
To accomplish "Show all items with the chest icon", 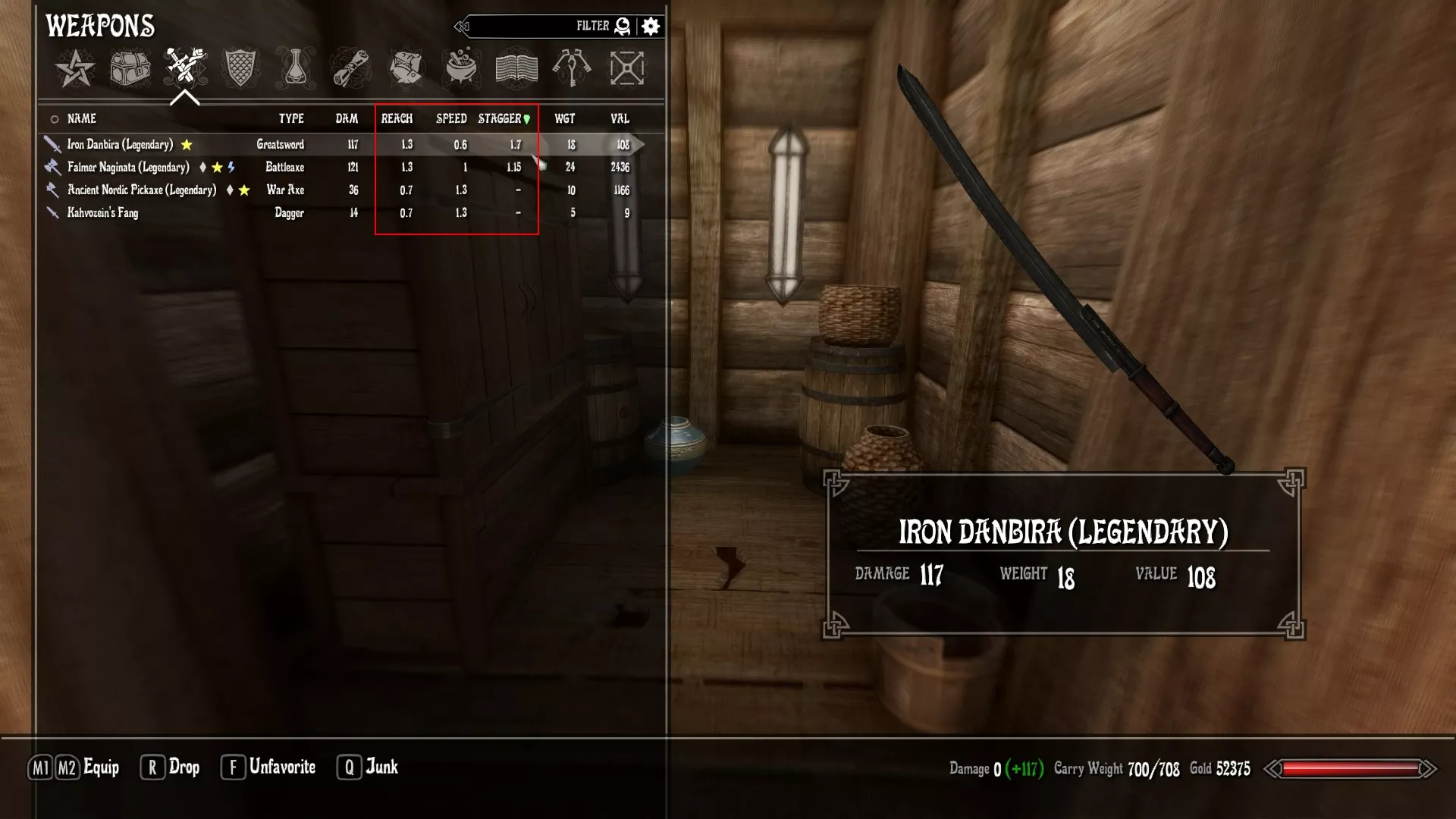I will (x=130, y=68).
